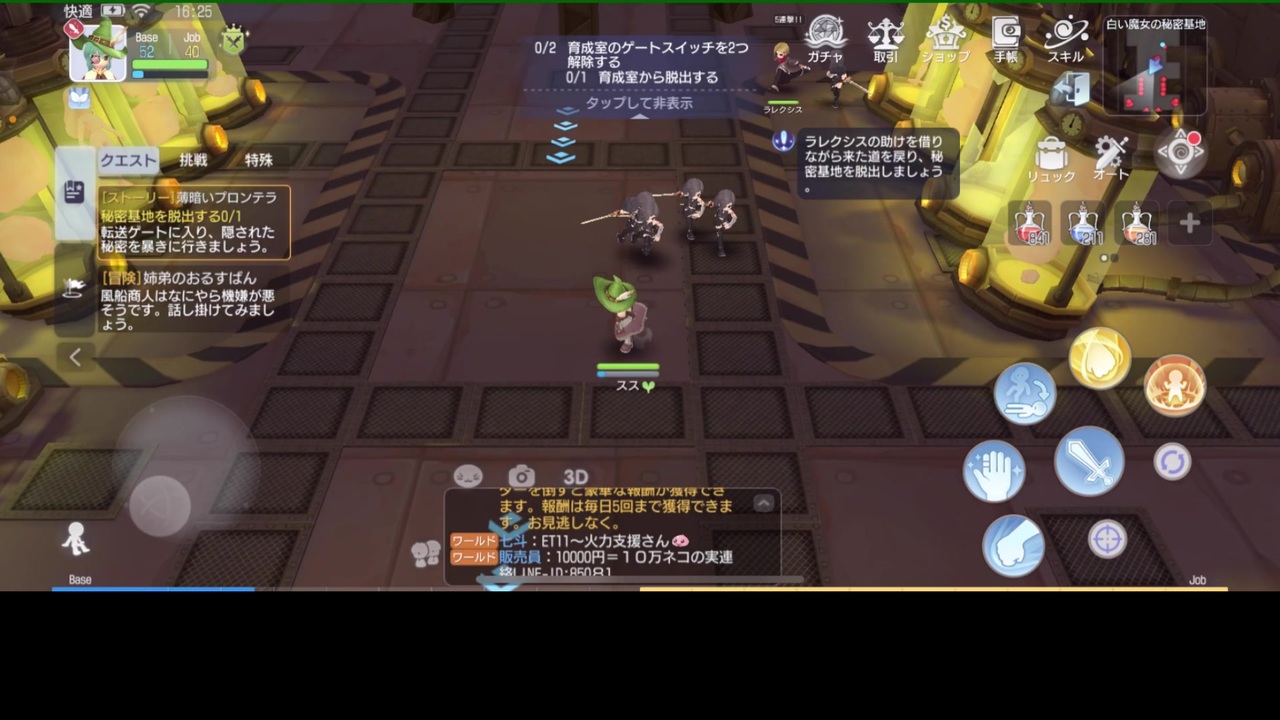The height and width of the screenshot is (720, 1280).
Task: Open the emoji face panel above the chat
Action: [x=468, y=476]
